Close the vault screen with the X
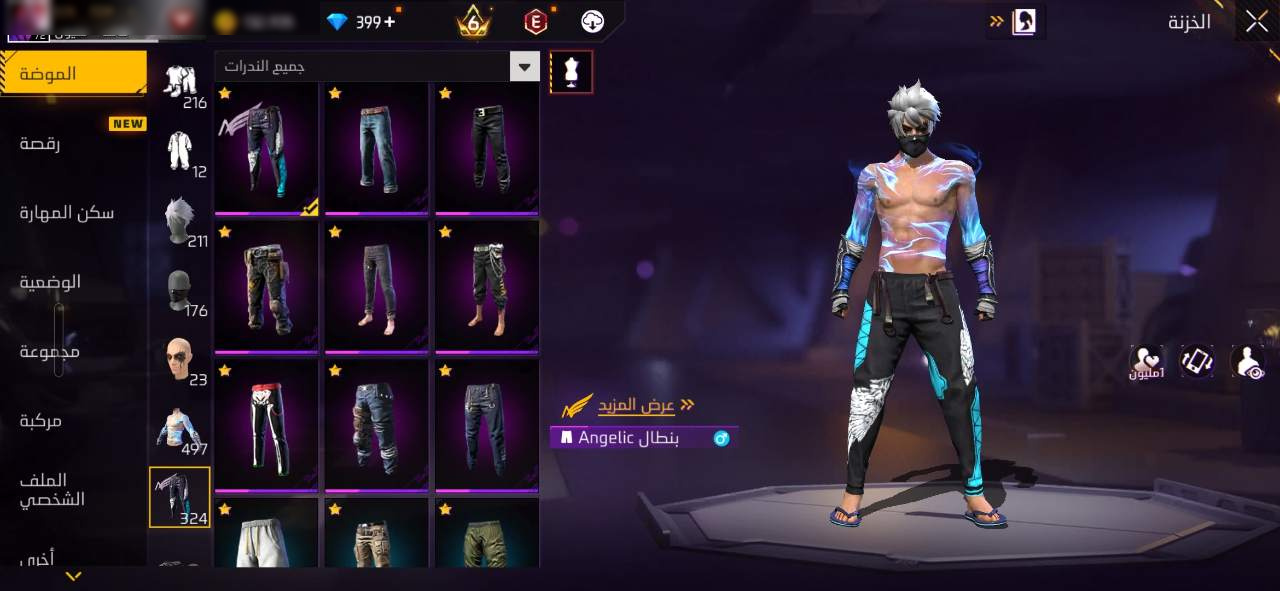This screenshot has height=591, width=1280. pyautogui.click(x=1255, y=22)
